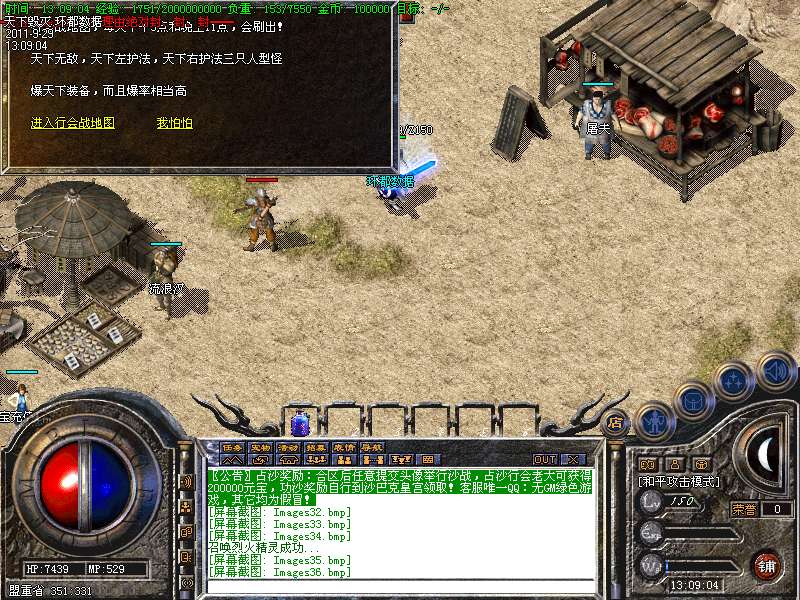Open the 活动 events button
800x600 pixels.
(x=288, y=447)
